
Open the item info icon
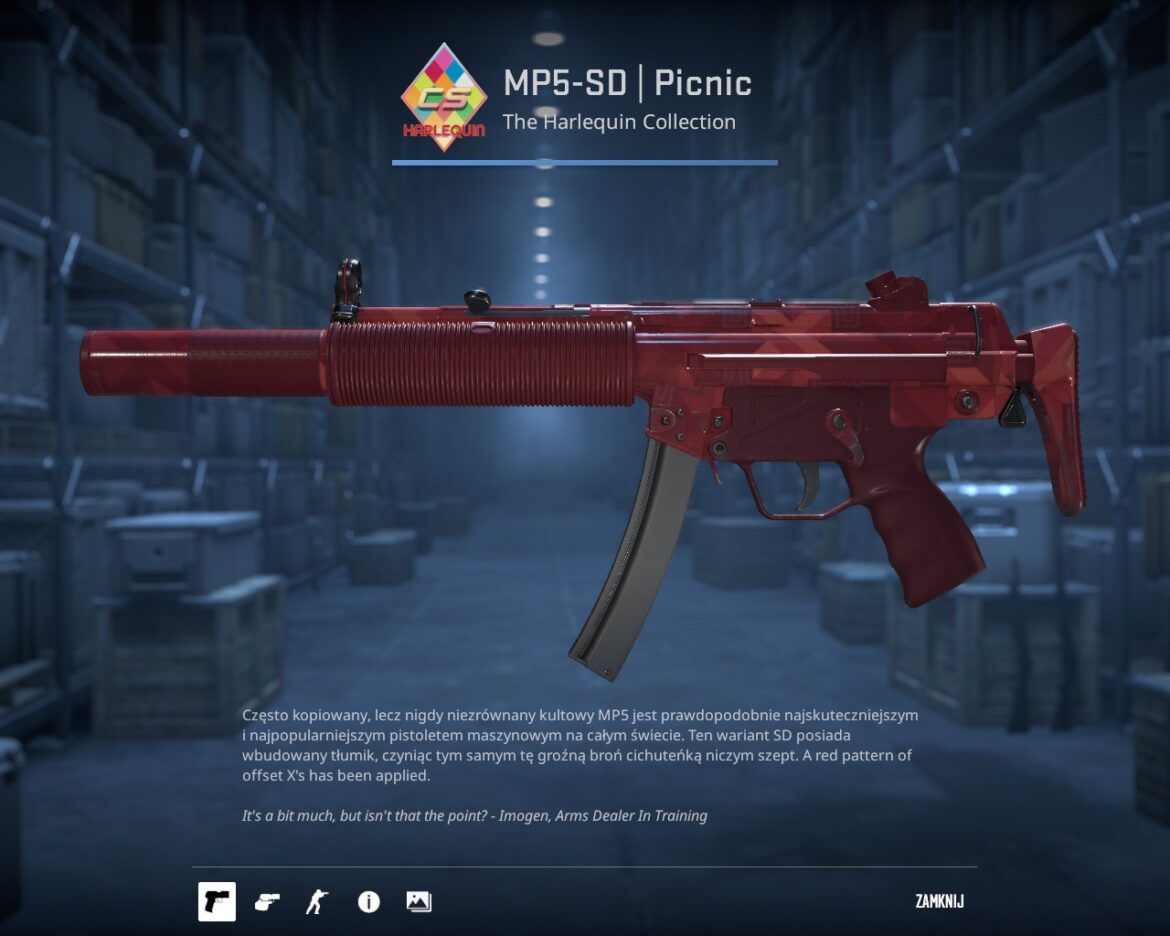coord(369,902)
